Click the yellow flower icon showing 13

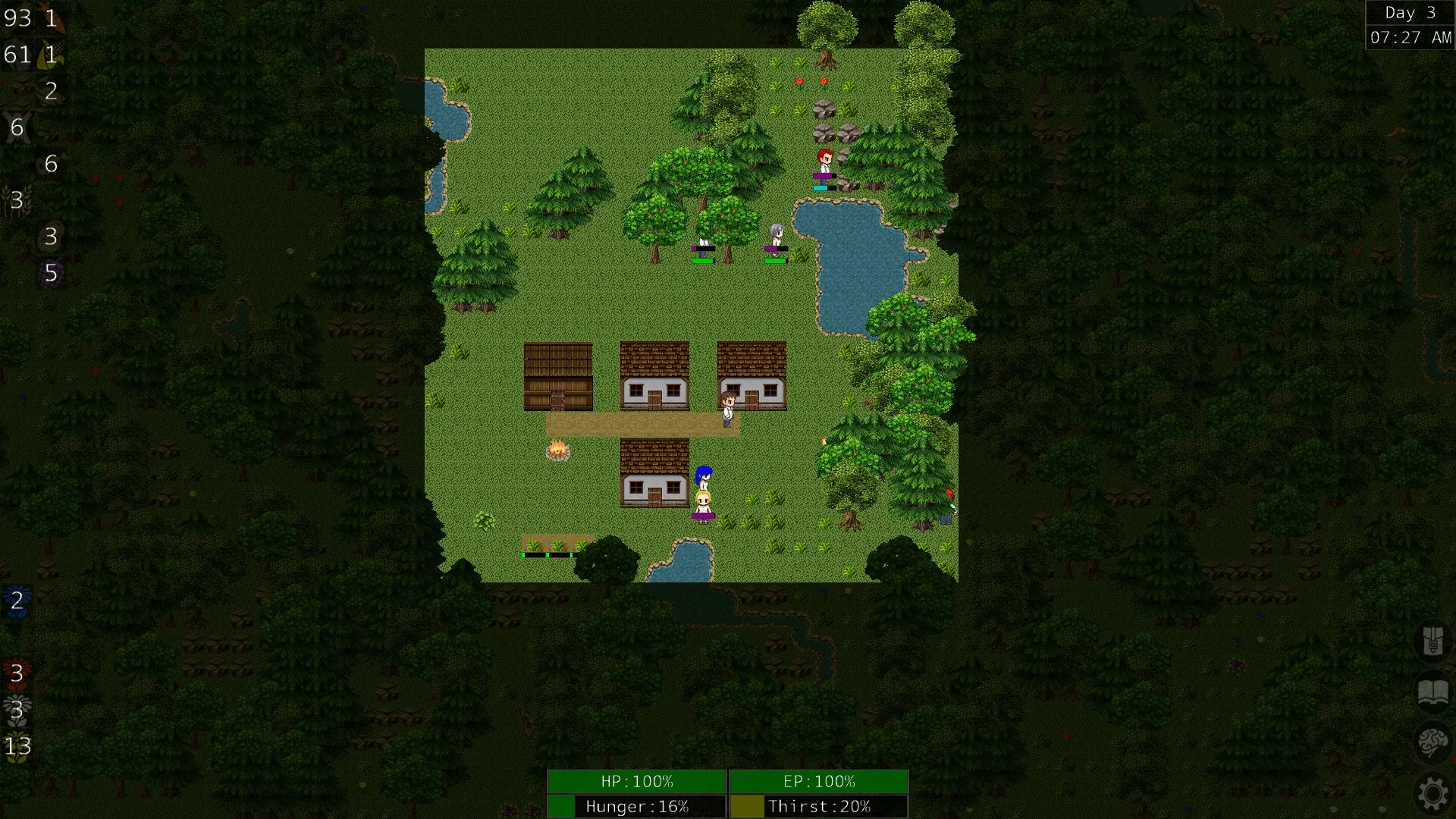[x=17, y=747]
